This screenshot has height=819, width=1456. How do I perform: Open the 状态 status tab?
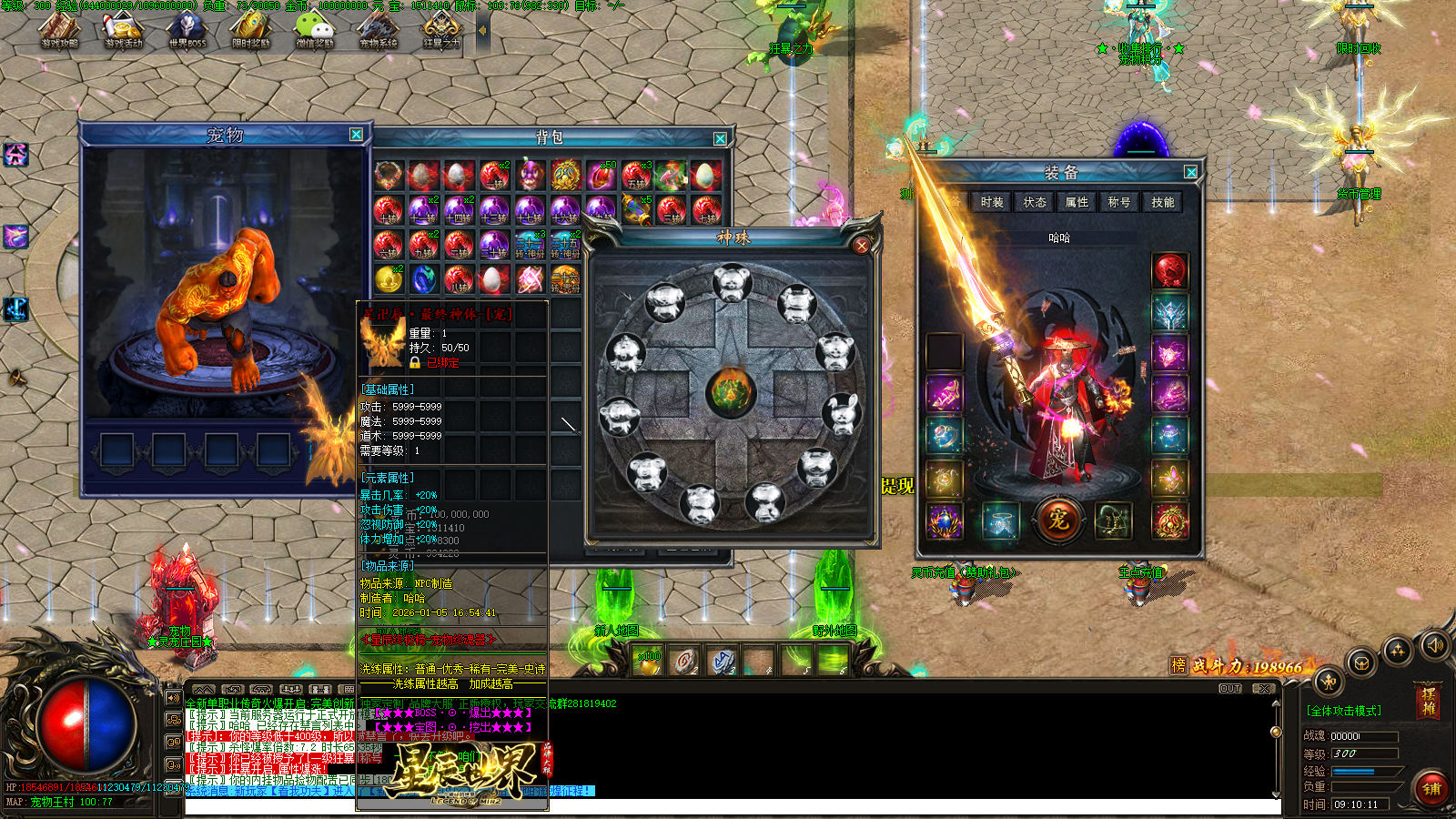(1035, 202)
